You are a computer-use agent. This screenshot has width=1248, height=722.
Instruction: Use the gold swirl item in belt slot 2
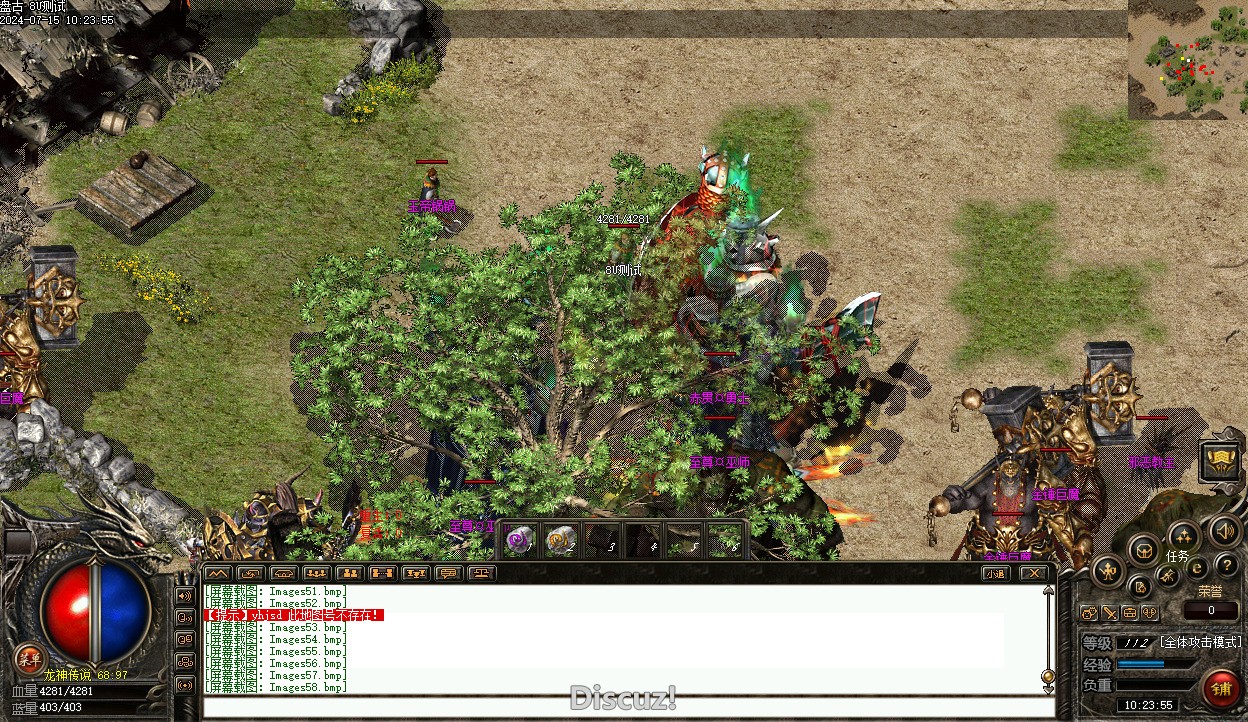560,540
